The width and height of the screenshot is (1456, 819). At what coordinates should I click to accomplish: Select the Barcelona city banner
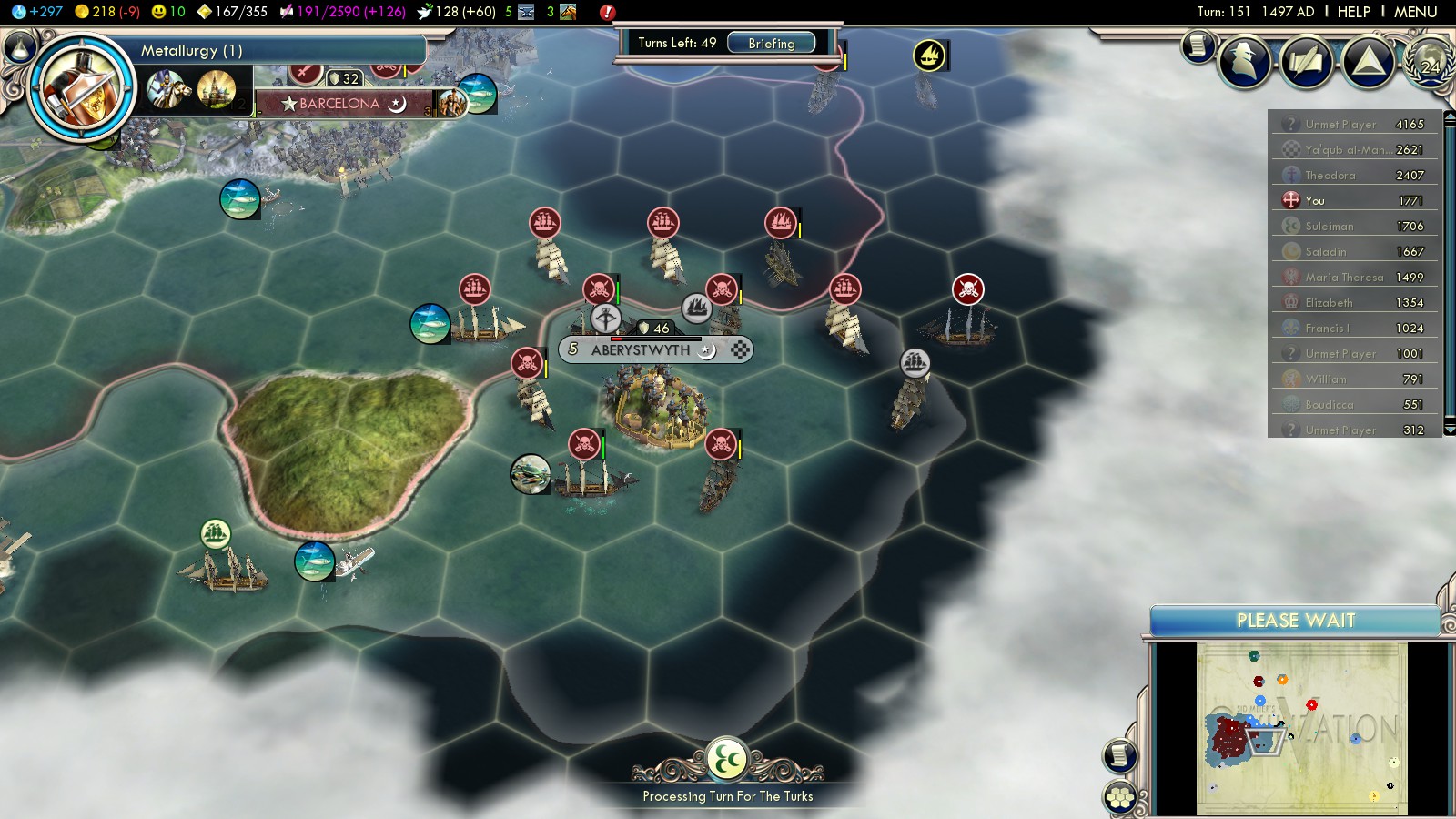(x=339, y=104)
